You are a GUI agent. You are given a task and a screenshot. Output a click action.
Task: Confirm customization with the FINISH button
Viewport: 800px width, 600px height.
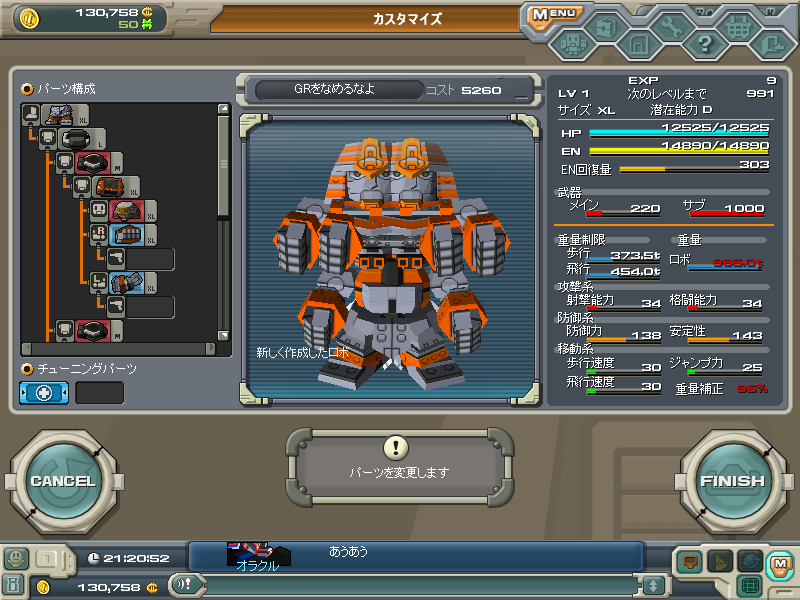pos(732,481)
